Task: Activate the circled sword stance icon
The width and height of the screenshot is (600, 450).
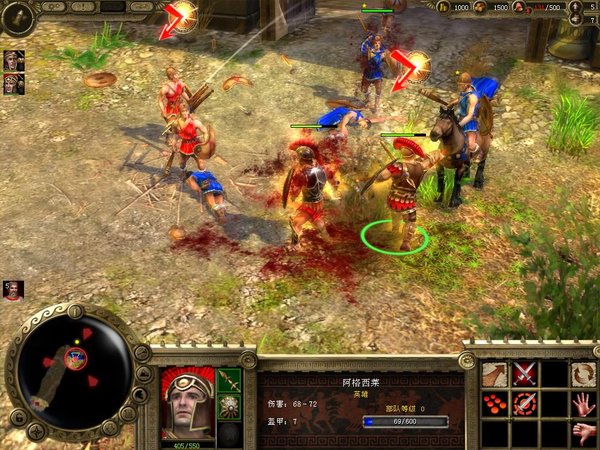Action: click(x=525, y=404)
